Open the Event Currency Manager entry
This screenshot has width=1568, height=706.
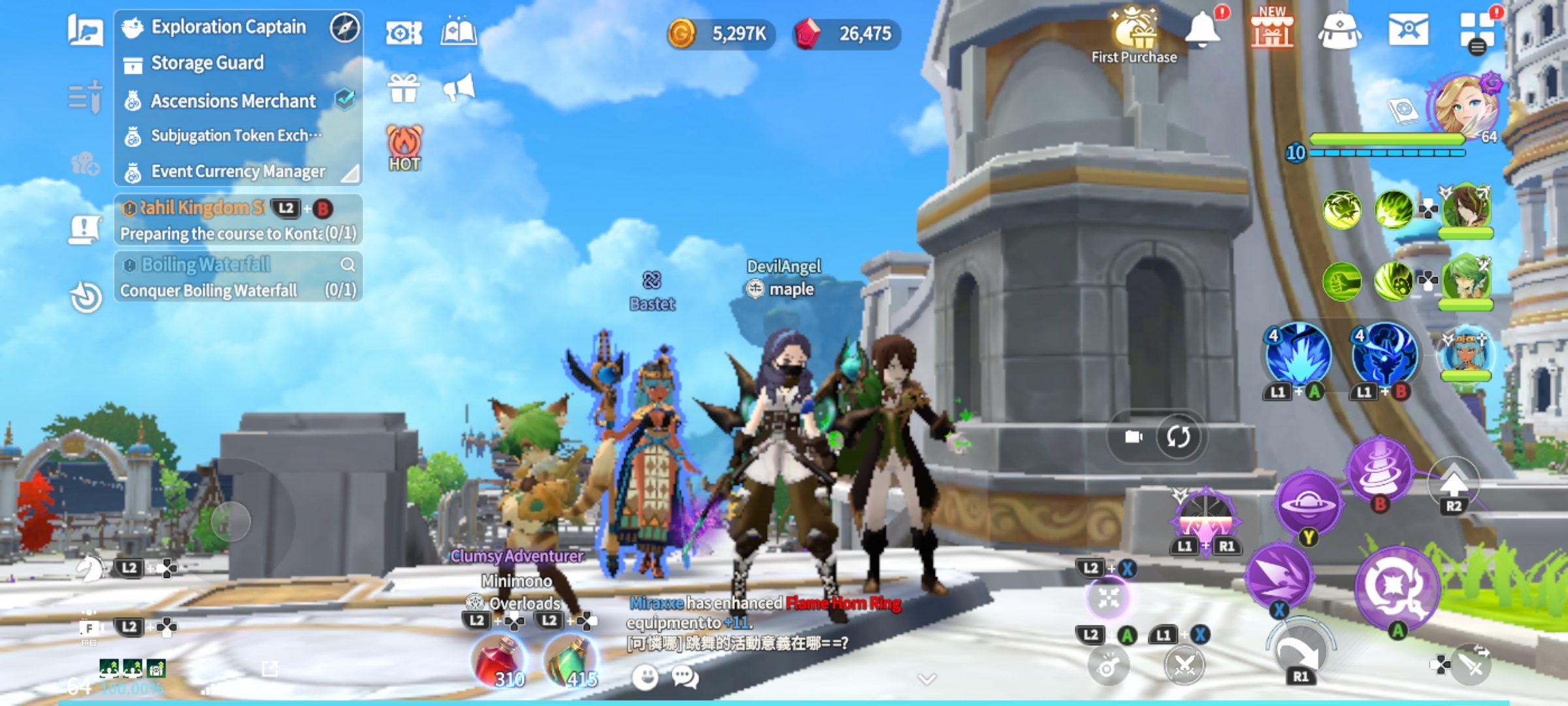[237, 172]
